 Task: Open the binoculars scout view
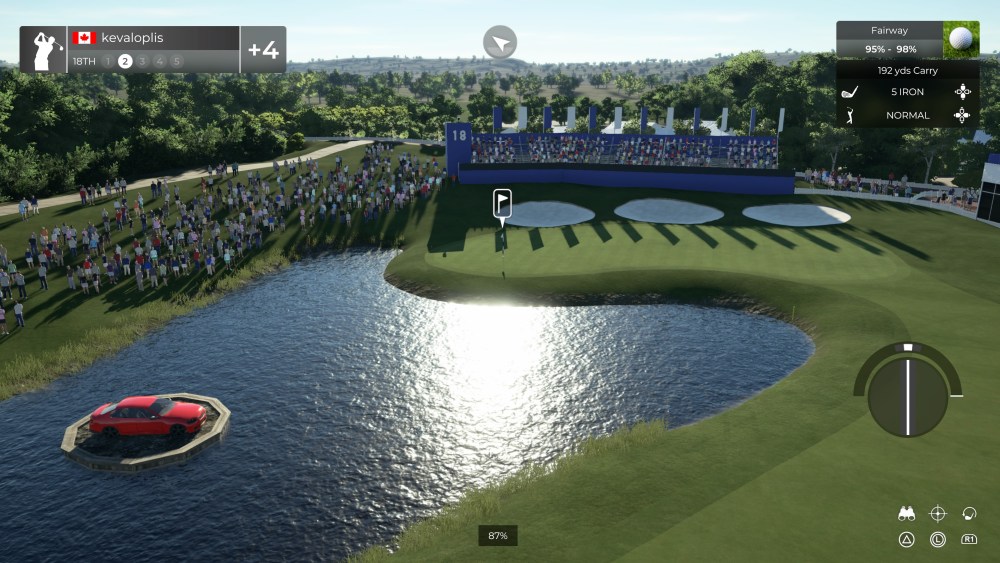click(907, 514)
